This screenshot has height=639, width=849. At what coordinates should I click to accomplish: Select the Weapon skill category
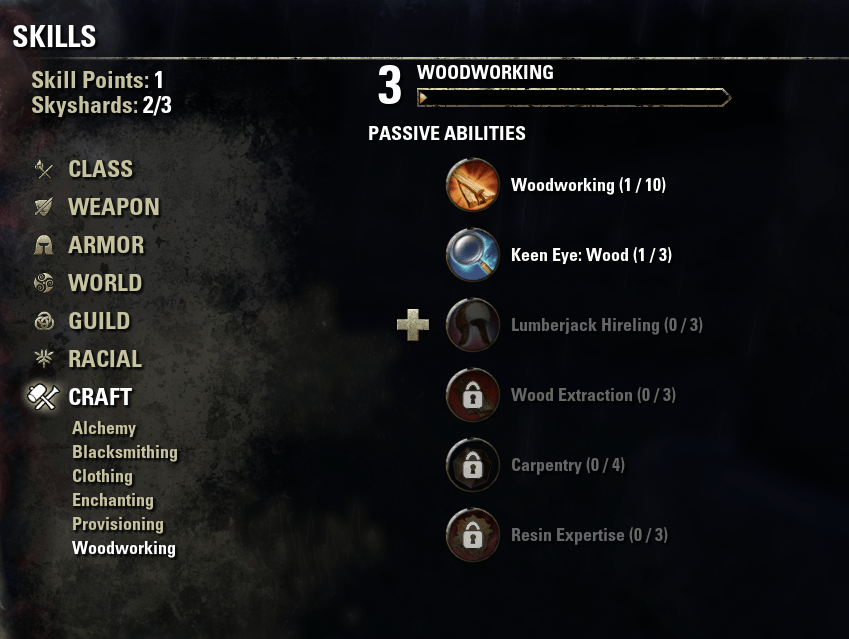click(x=113, y=207)
